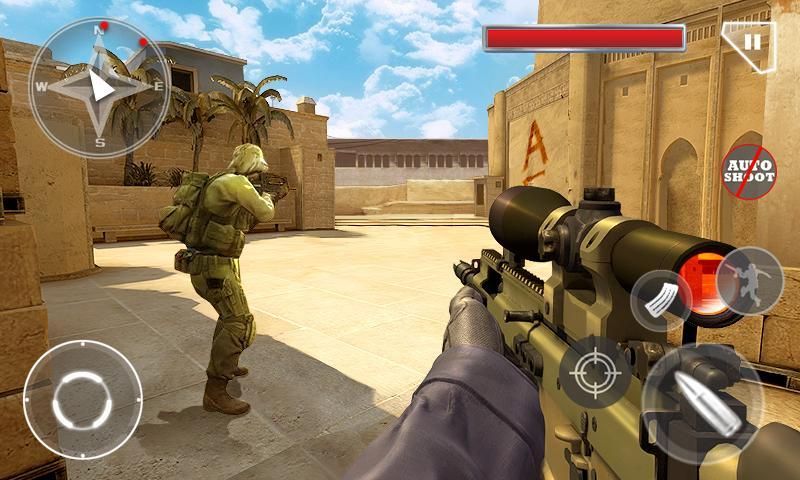Tap the movement joystick circle
The image size is (800, 480).
tap(82, 399)
